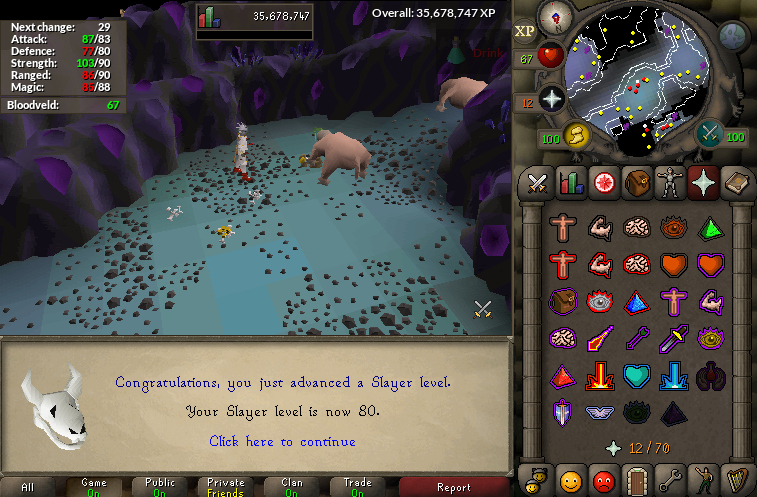The width and height of the screenshot is (757, 497).
Task: Toggle the XP tracker button by the minimap
Action: click(524, 31)
